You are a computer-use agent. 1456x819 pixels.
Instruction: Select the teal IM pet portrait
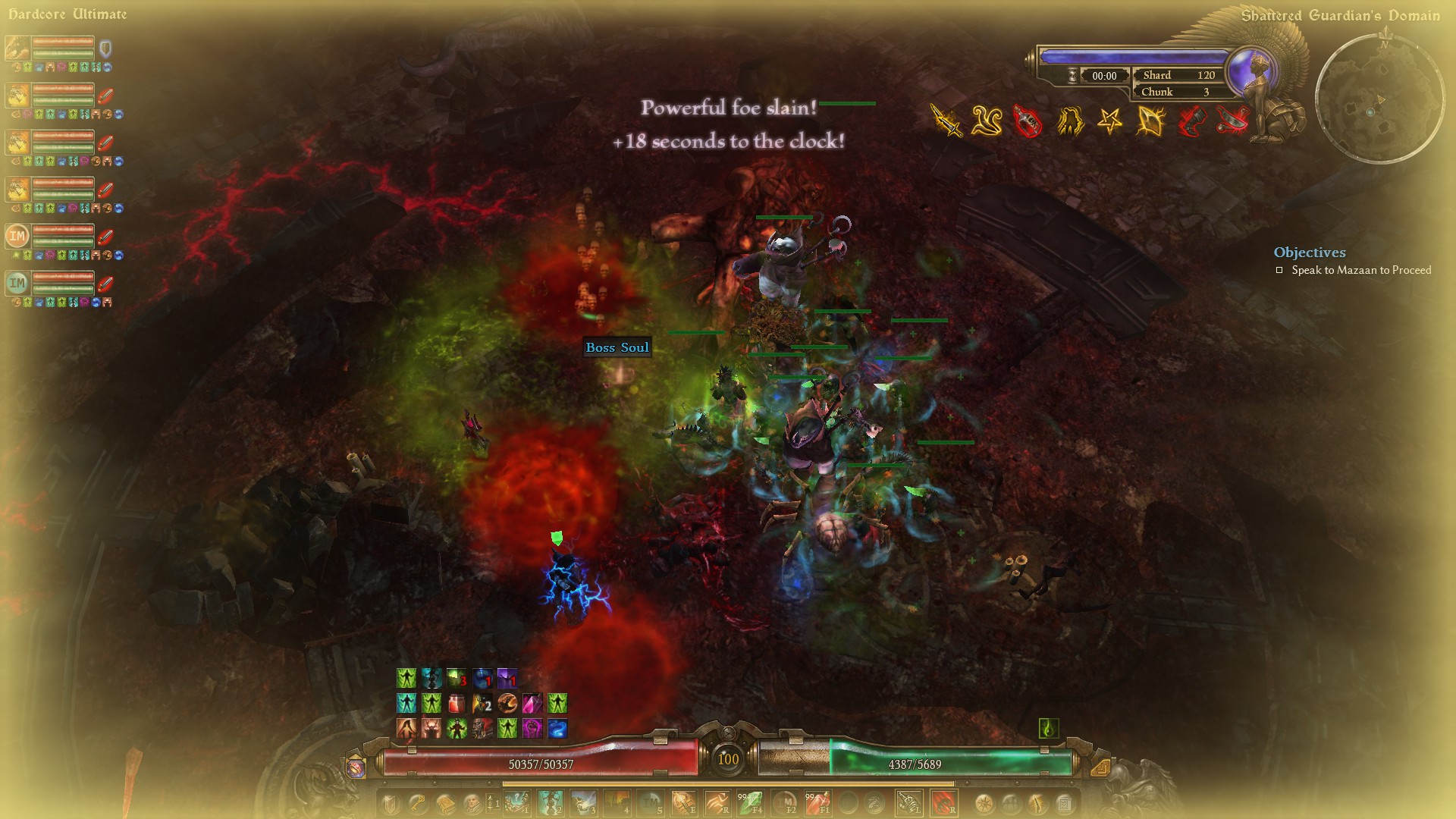click(x=17, y=283)
